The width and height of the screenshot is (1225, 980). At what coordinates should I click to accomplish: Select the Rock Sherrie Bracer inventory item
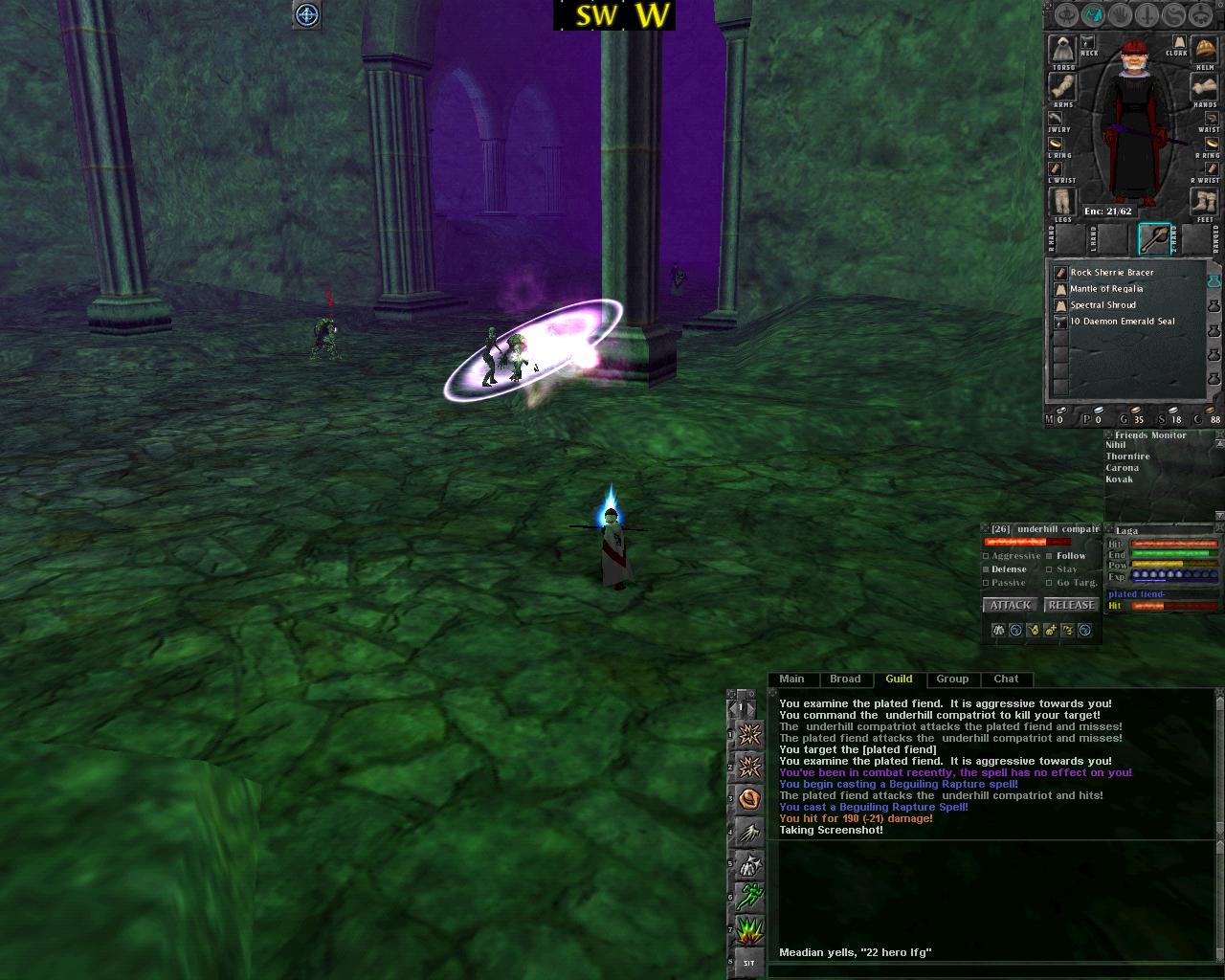coord(1114,273)
